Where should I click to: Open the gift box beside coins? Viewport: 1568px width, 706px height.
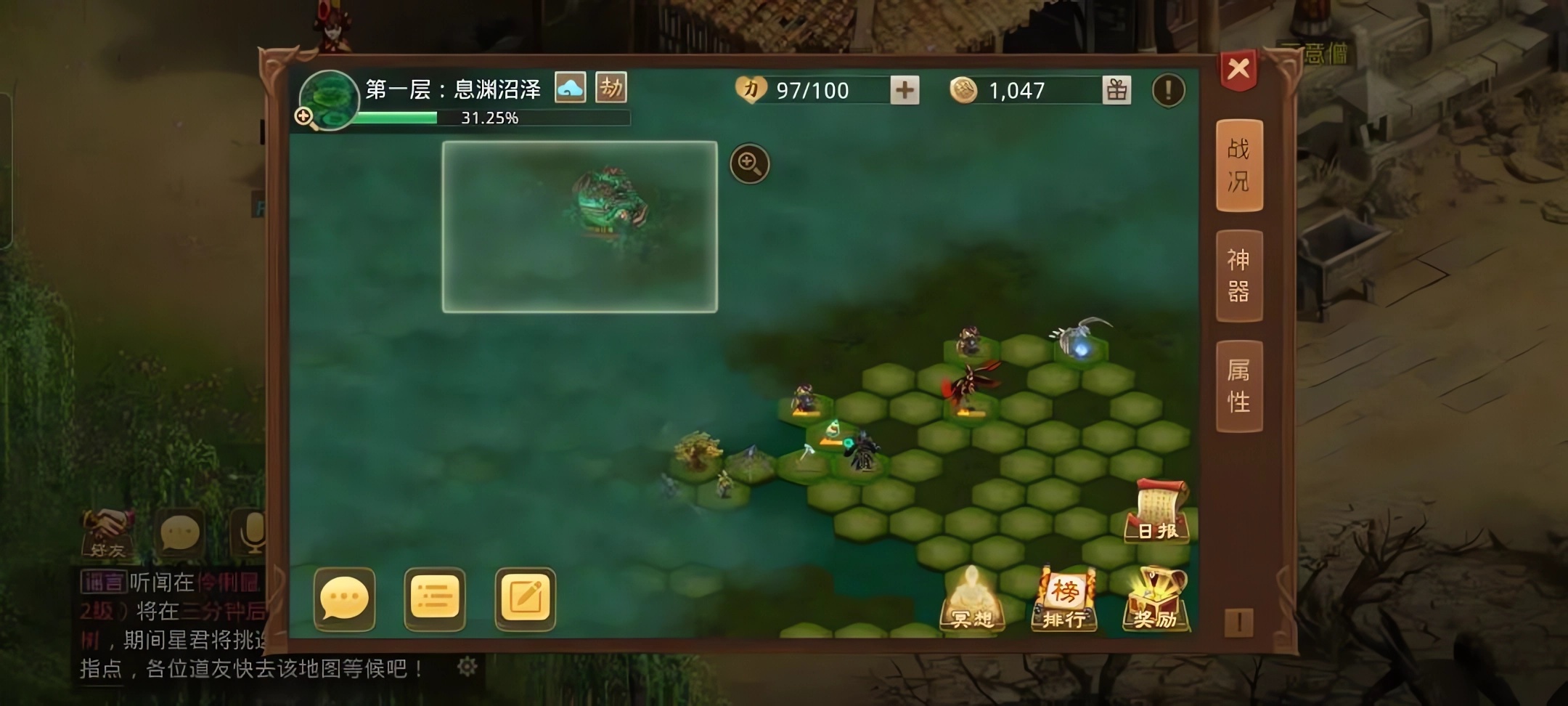coord(1116,91)
